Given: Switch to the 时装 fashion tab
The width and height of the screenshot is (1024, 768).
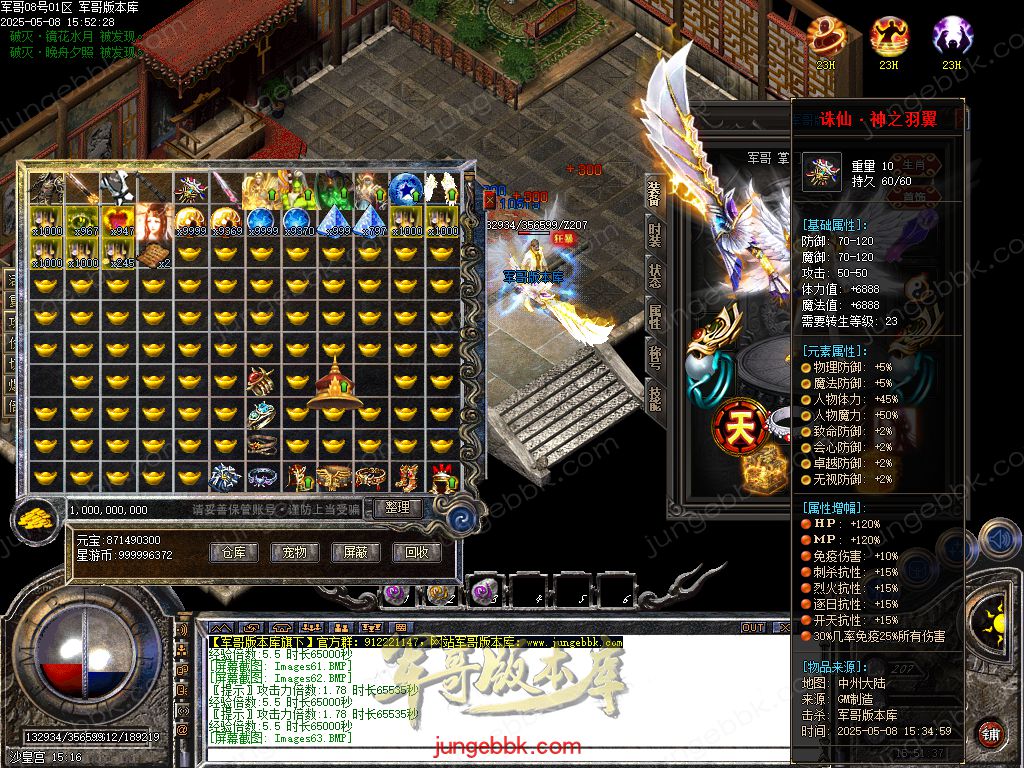Looking at the screenshot, I should (x=654, y=235).
